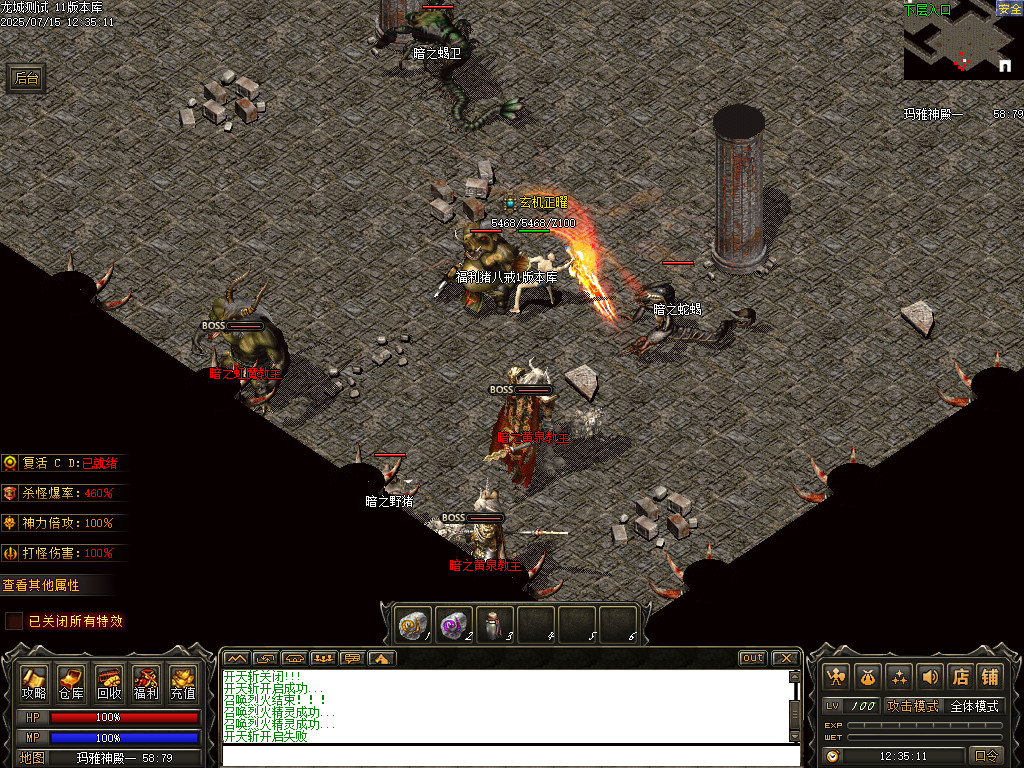Open the 后台 backend panel
Viewport: 1024px width, 768px height.
pos(27,79)
